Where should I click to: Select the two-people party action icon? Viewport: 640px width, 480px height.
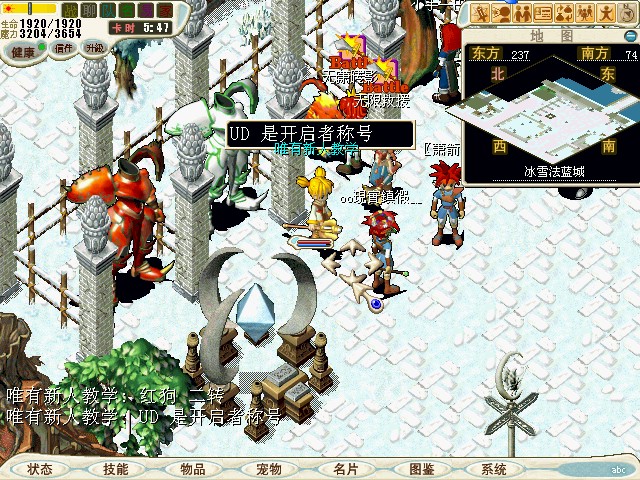[x=521, y=13]
